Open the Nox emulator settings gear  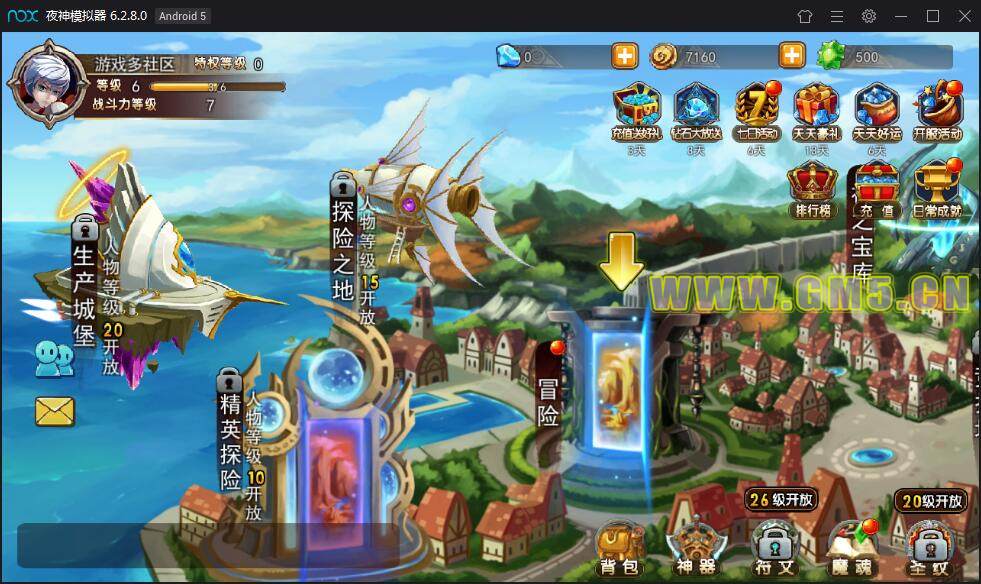869,16
